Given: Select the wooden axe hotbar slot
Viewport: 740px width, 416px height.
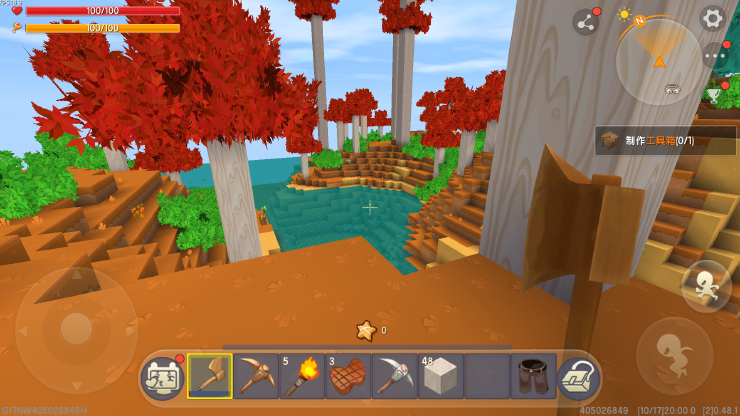Looking at the screenshot, I should 210,376.
